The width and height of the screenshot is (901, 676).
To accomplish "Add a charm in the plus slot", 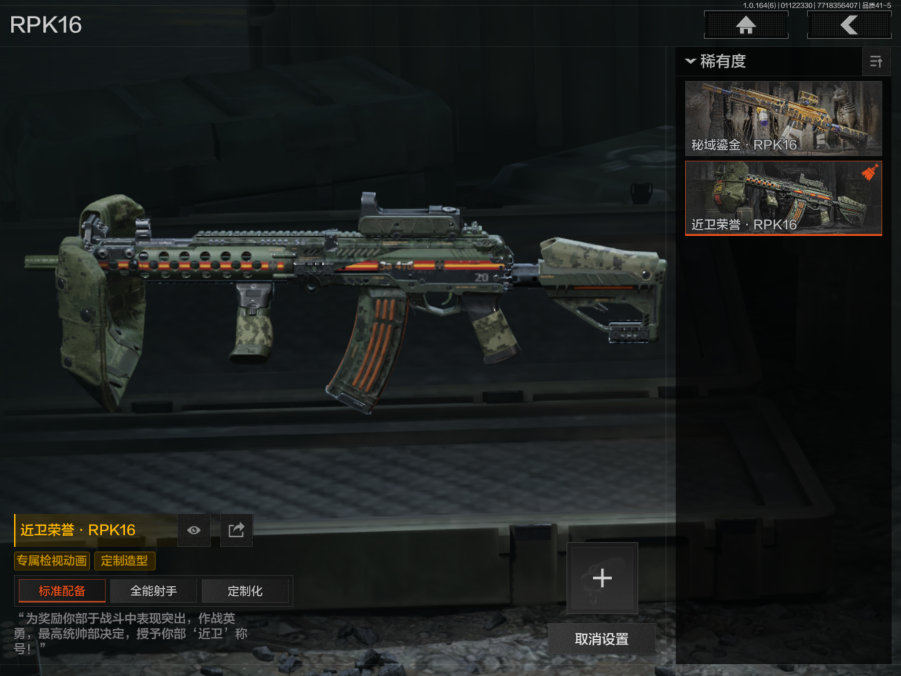I will click(602, 578).
